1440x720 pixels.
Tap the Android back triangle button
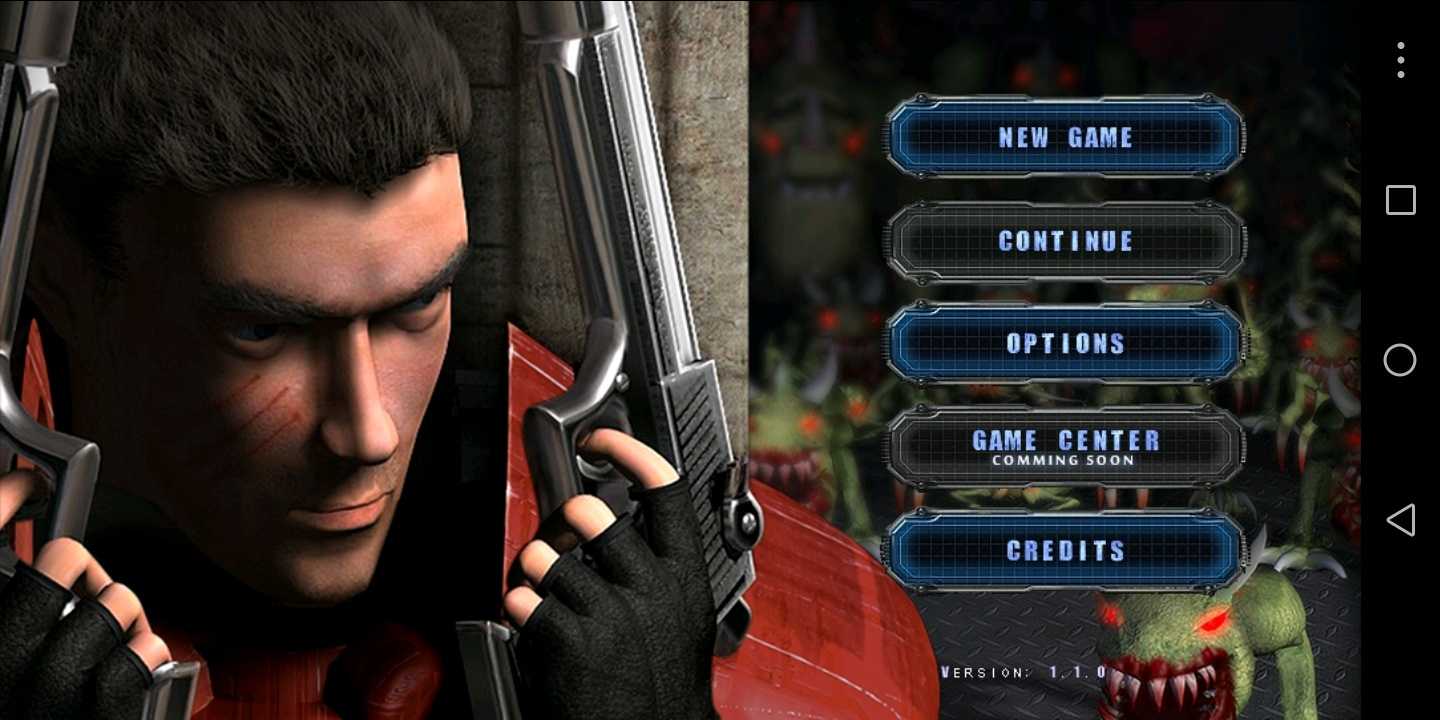coord(1400,520)
